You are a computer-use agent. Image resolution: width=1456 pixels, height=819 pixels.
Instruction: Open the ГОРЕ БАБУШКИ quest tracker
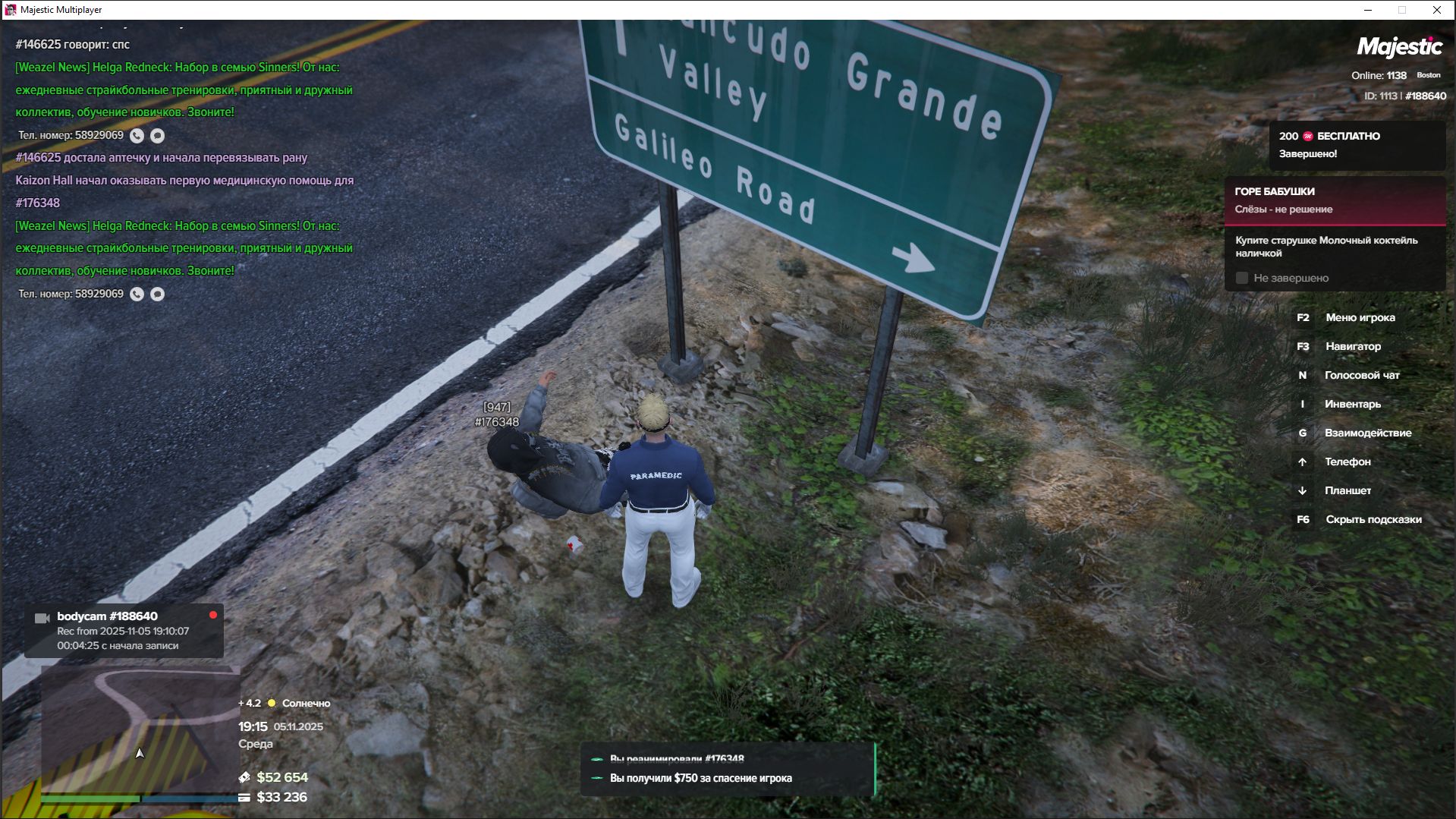coord(1335,200)
